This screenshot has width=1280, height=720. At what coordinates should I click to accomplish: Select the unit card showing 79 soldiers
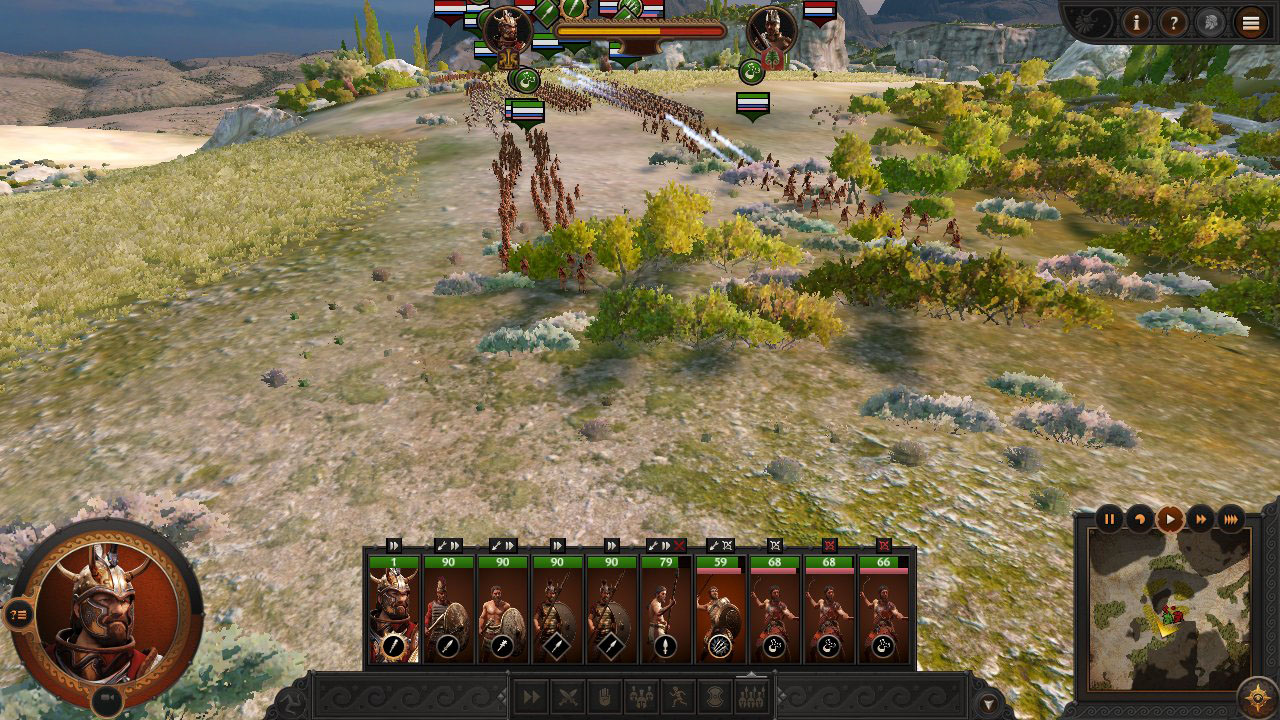[x=665, y=612]
